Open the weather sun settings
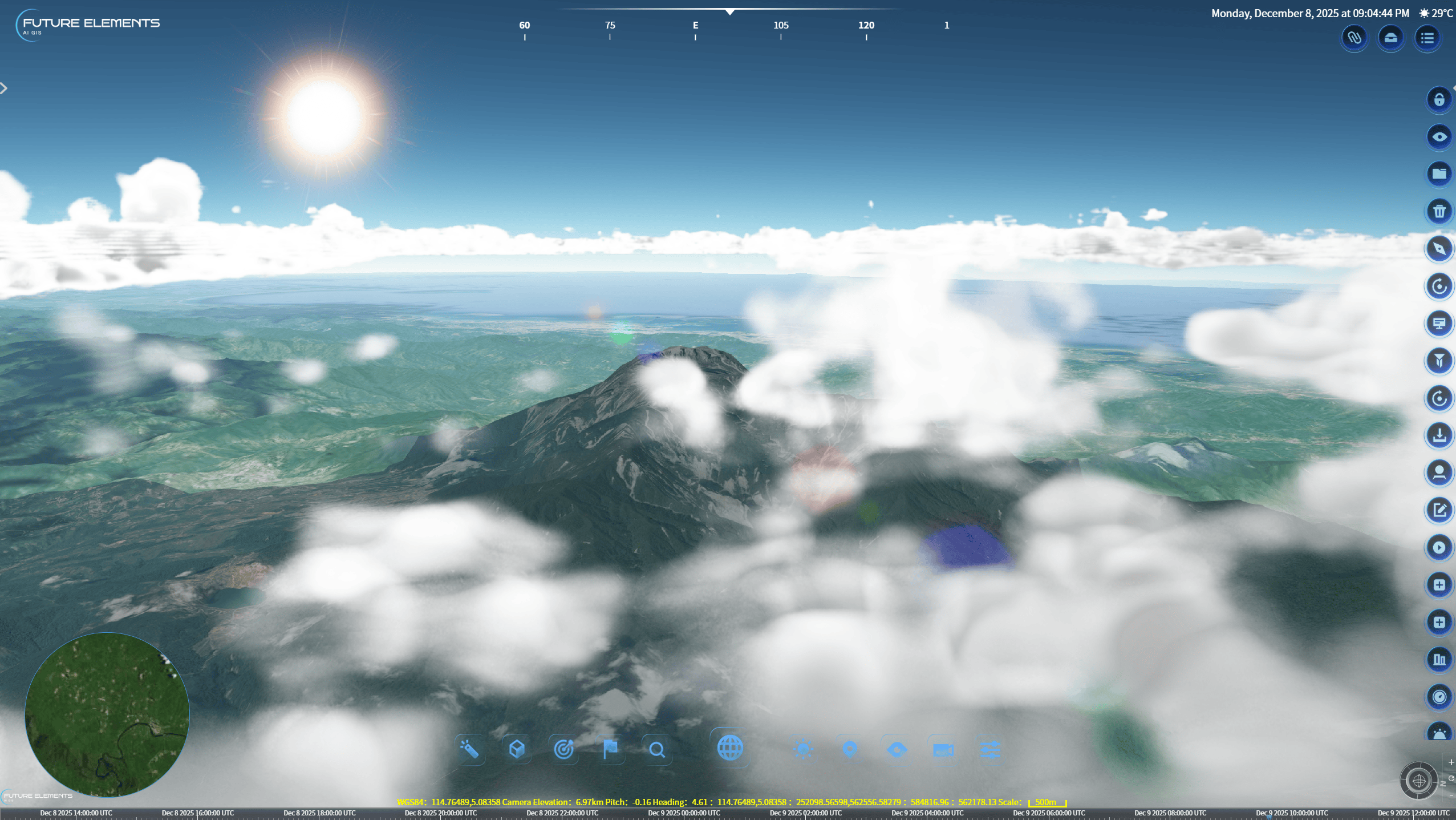This screenshot has width=1456, height=820. (802, 748)
